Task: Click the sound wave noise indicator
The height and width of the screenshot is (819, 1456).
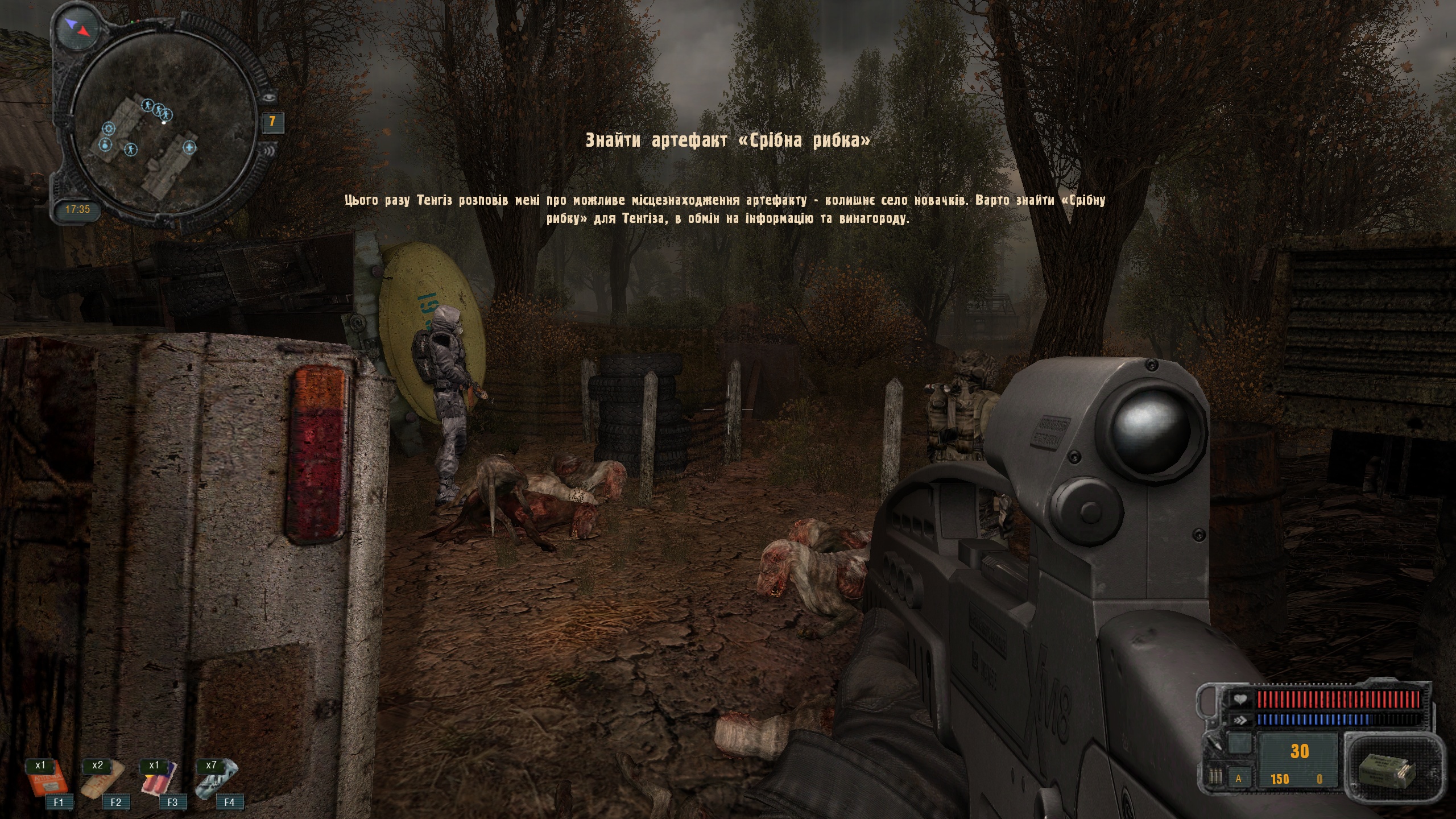Action: (269, 151)
